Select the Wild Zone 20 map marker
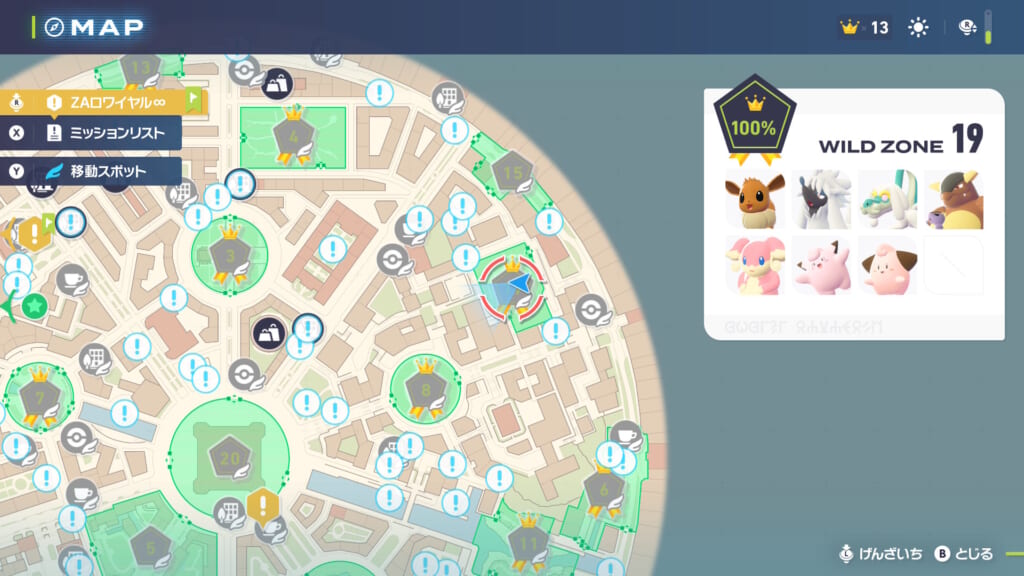The height and width of the screenshot is (576, 1024). point(229,459)
